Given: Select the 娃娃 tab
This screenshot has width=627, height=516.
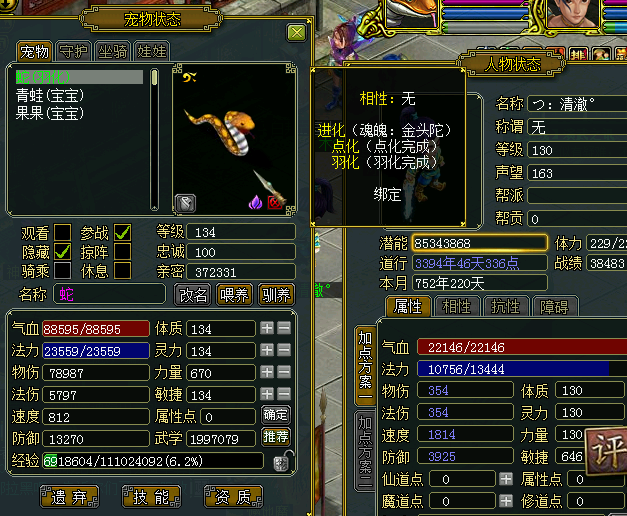Looking at the screenshot, I should pyautogui.click(x=151, y=51).
